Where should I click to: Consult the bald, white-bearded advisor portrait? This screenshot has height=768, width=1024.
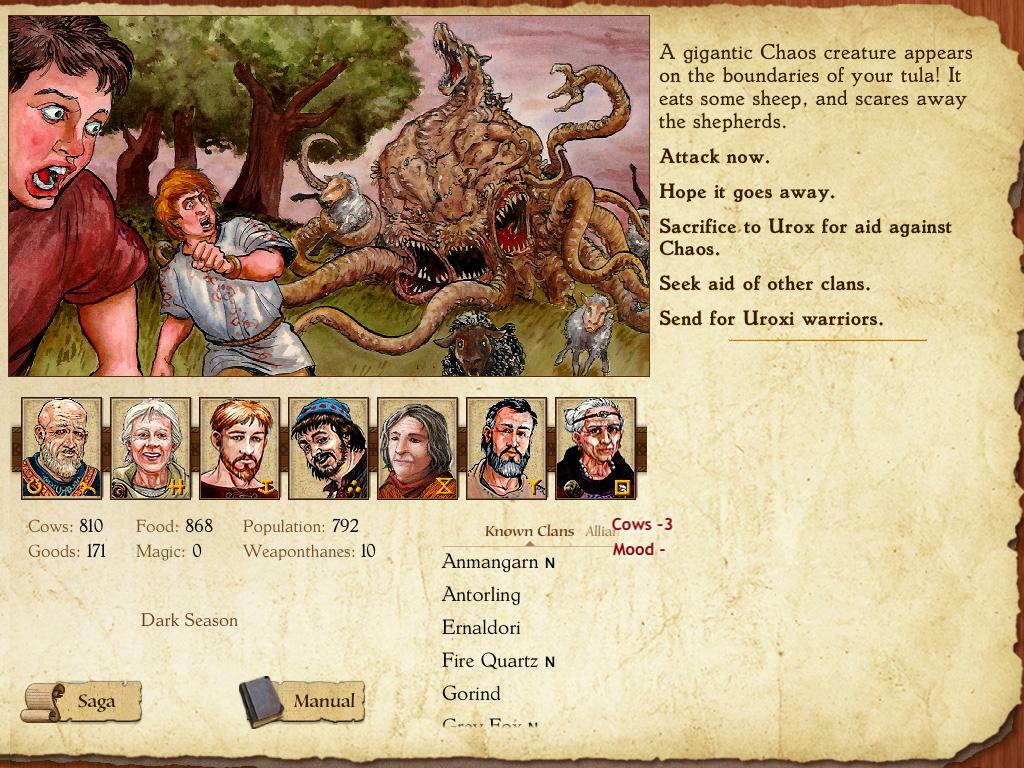pyautogui.click(x=61, y=448)
